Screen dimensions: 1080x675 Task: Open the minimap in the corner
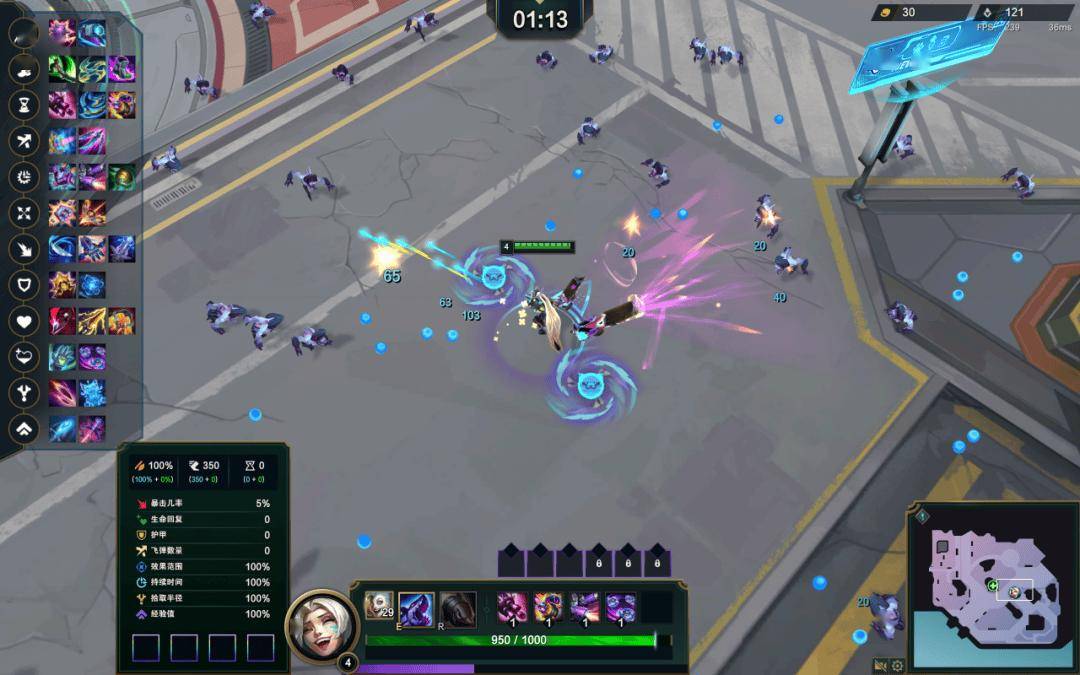[992, 583]
